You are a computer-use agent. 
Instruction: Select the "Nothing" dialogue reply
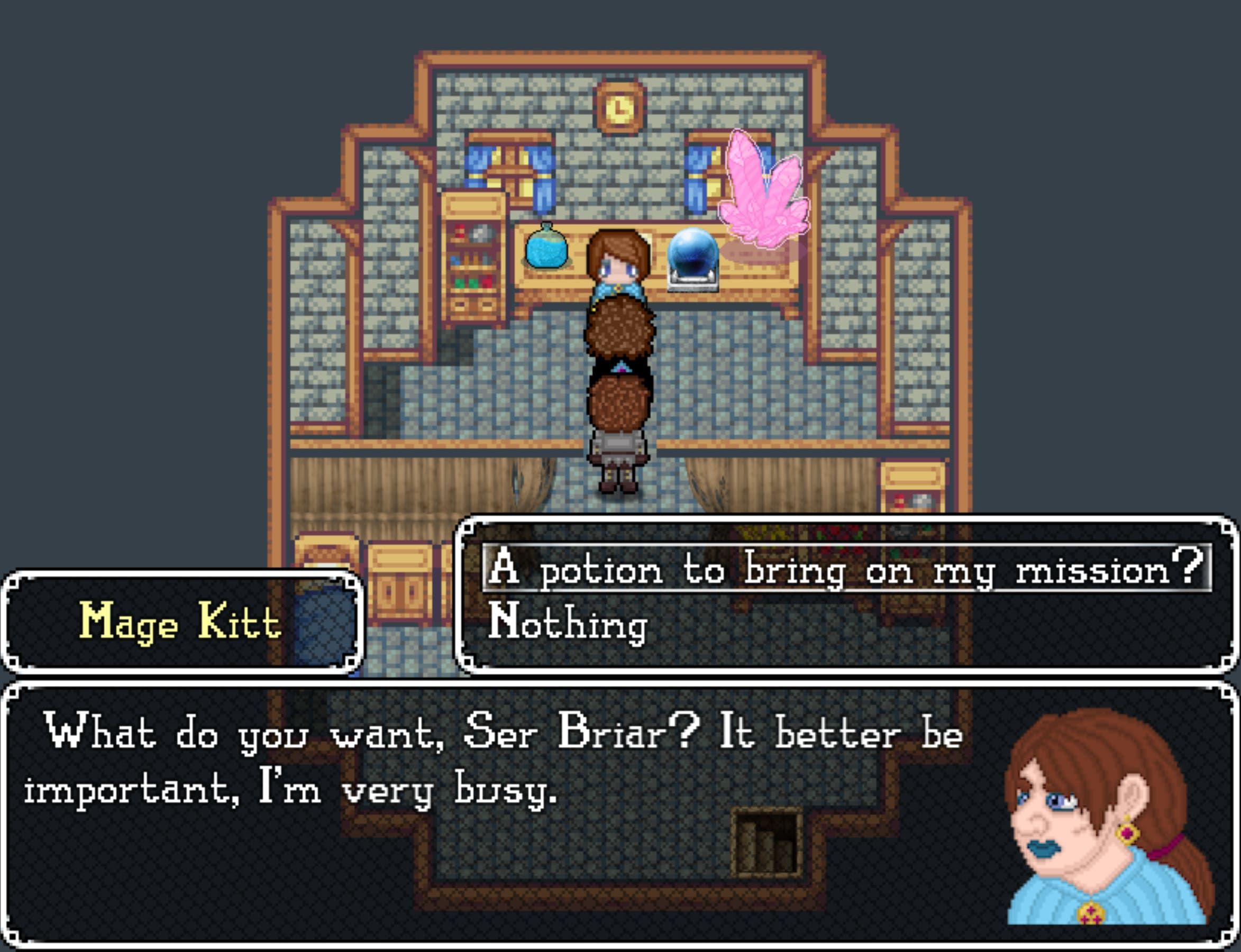[x=567, y=622]
